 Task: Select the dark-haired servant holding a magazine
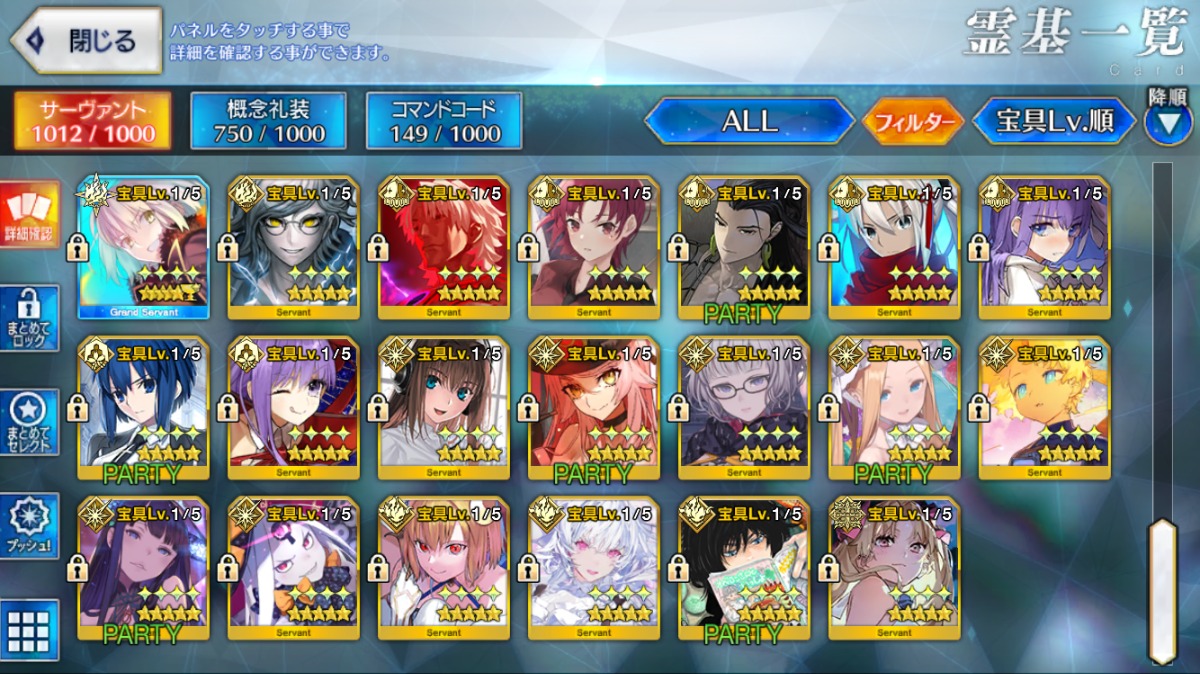[744, 567]
